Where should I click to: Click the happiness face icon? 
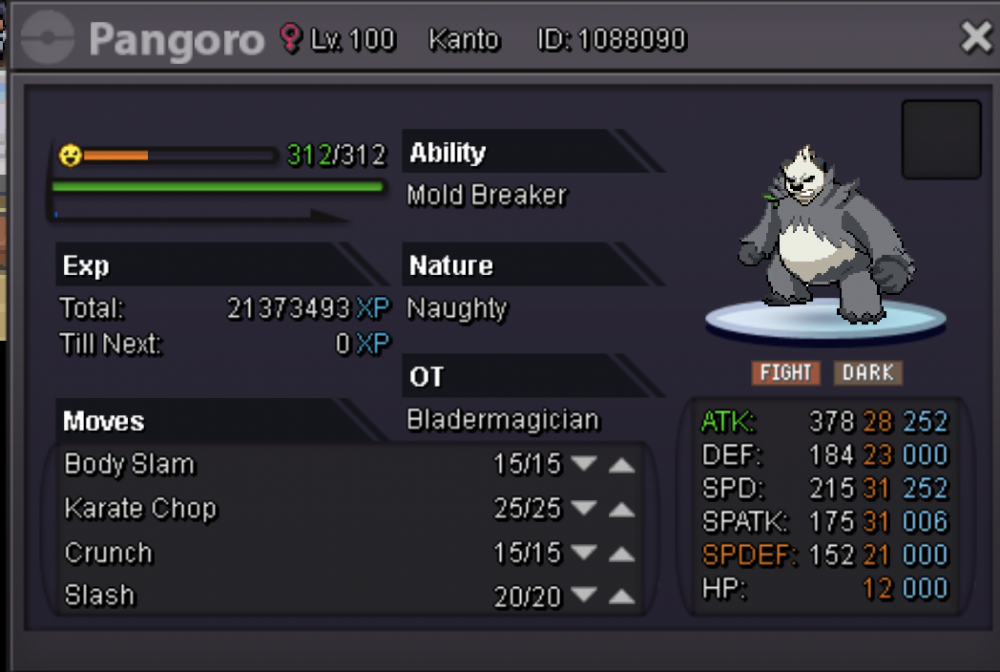[x=69, y=156]
